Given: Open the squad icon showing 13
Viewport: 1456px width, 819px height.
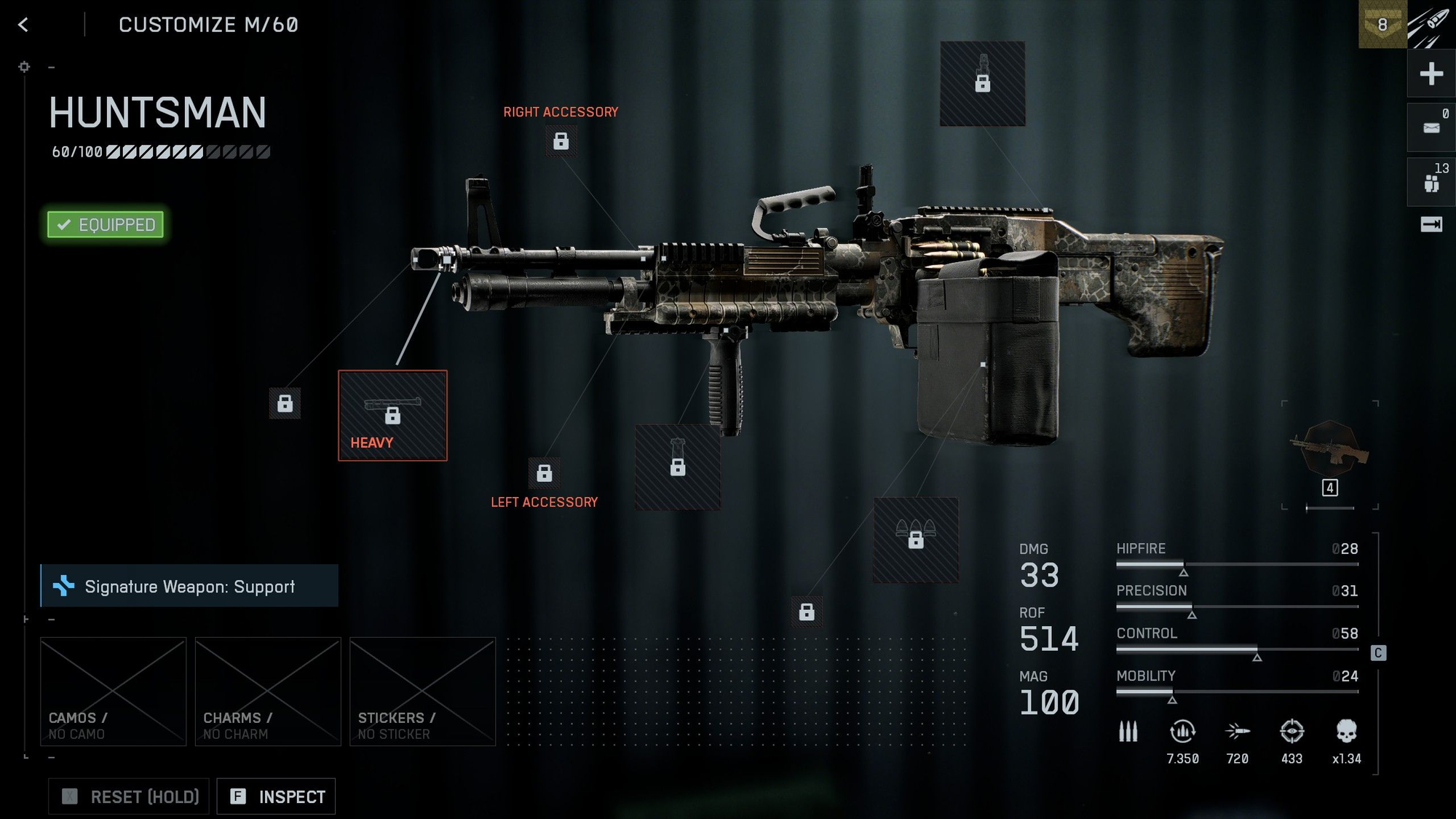Looking at the screenshot, I should (x=1431, y=183).
